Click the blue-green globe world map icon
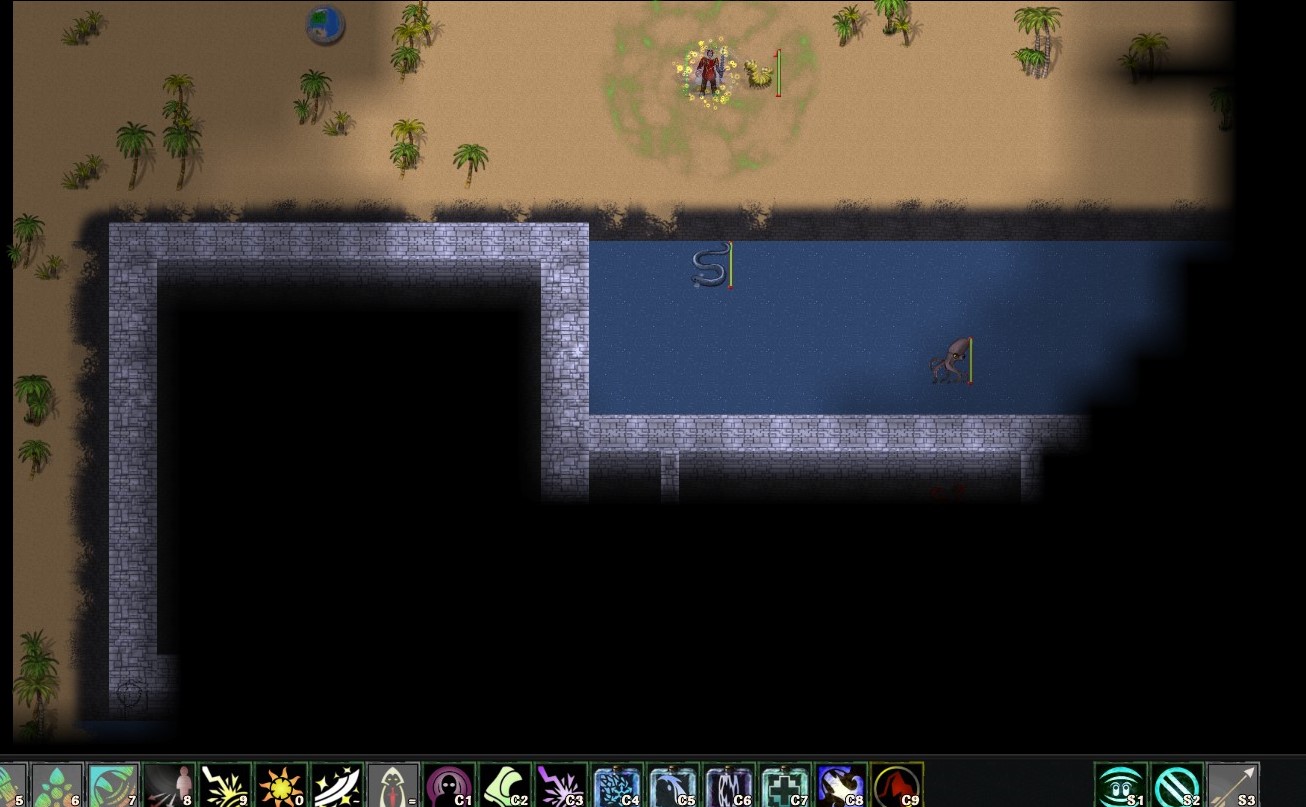1306x807 pixels. point(324,24)
